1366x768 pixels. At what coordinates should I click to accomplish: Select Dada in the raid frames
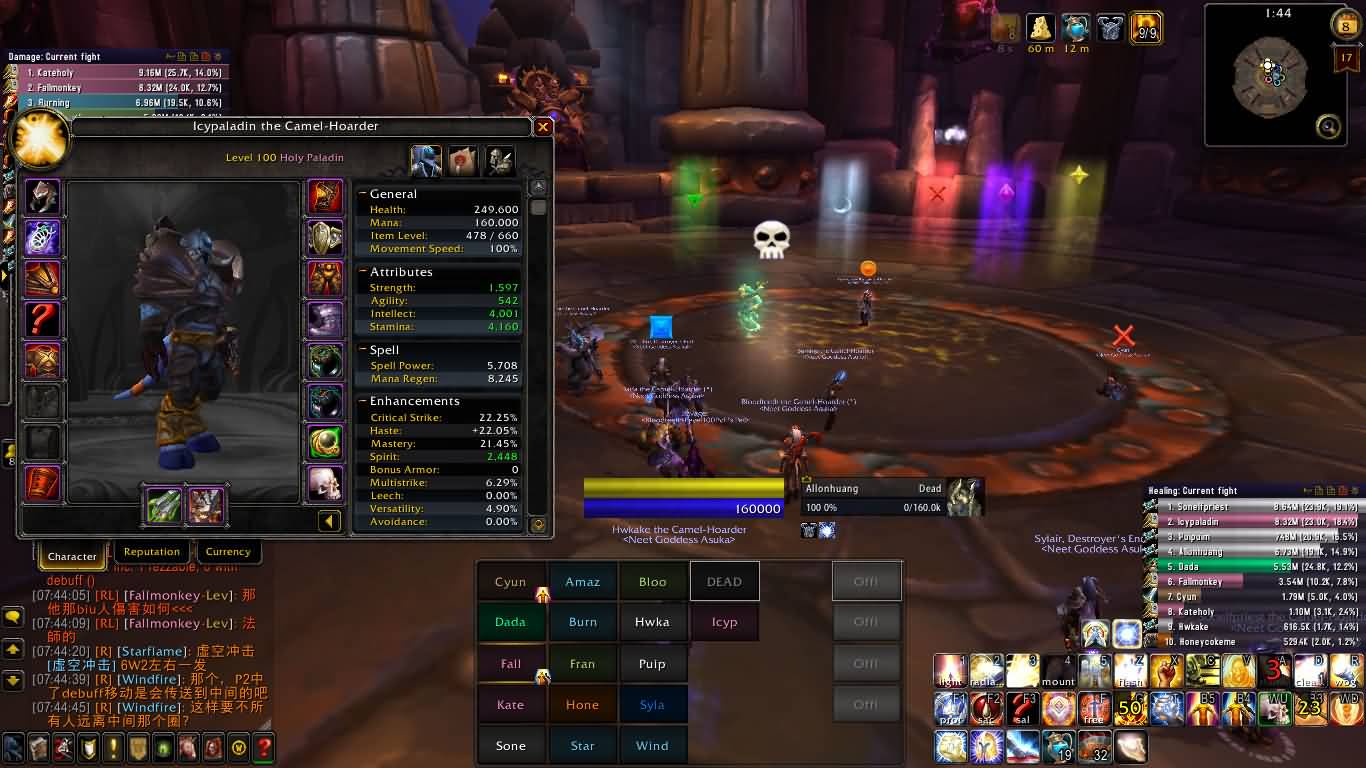tap(510, 622)
